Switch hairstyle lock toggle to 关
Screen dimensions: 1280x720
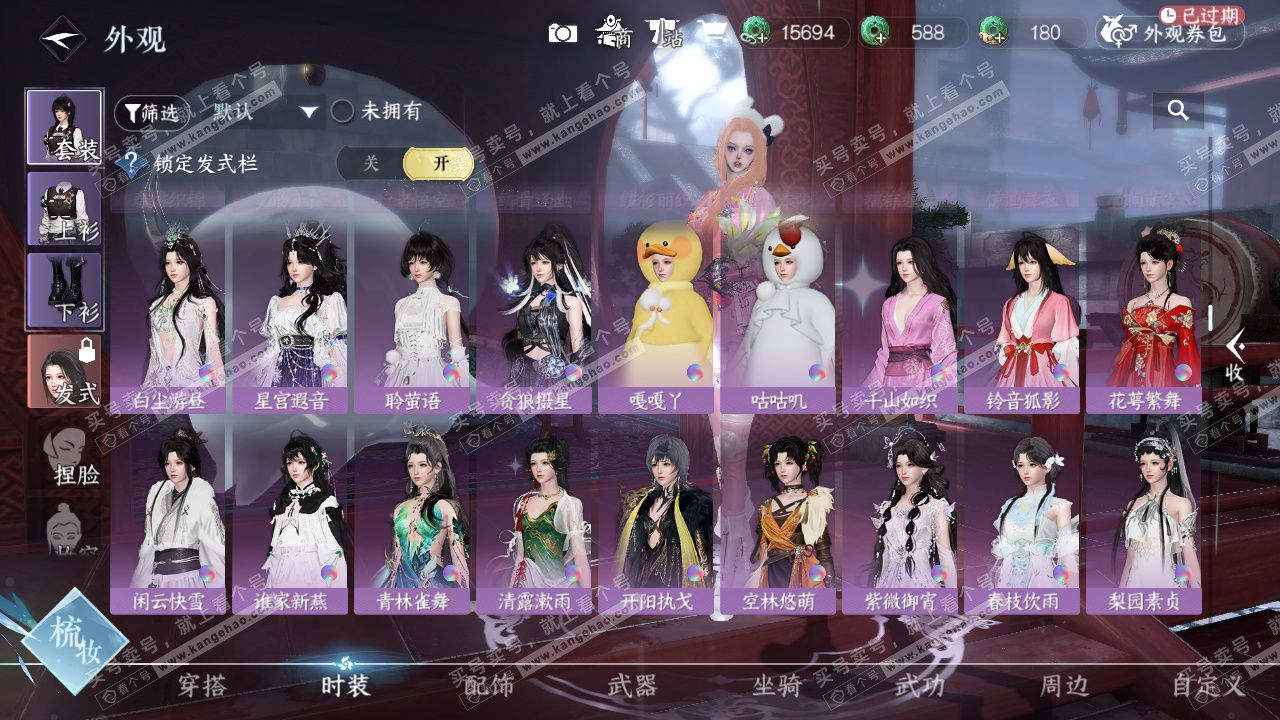(x=371, y=164)
